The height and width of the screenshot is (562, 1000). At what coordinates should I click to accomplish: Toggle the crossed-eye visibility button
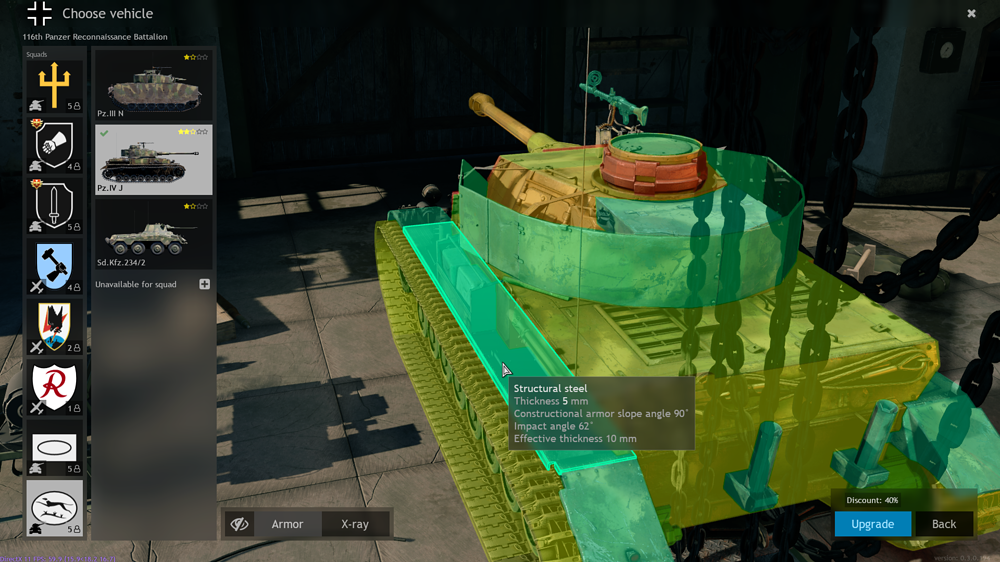point(239,524)
